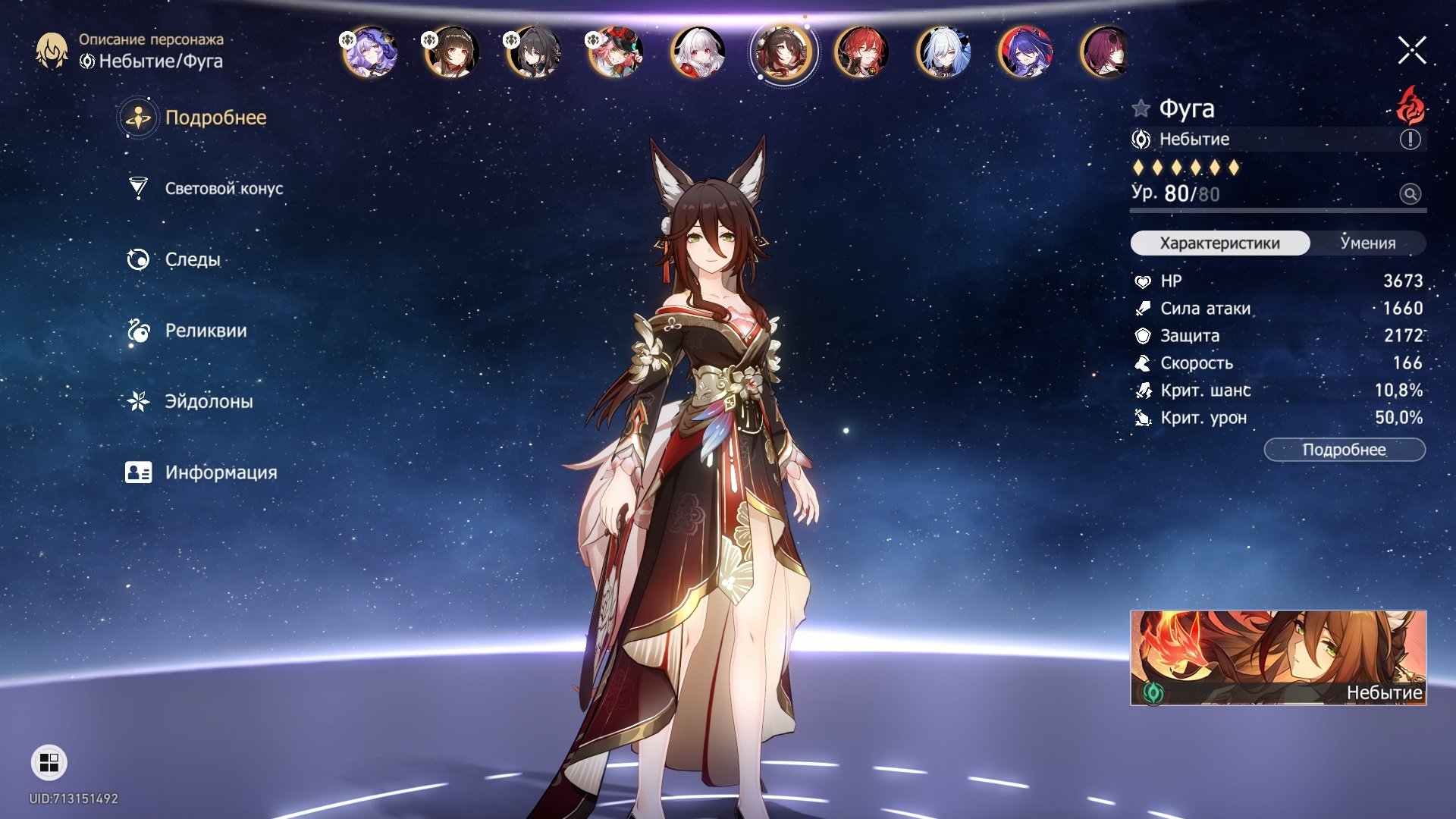1456x819 pixels.
Task: Click the fire element icon
Action: coord(1410,106)
